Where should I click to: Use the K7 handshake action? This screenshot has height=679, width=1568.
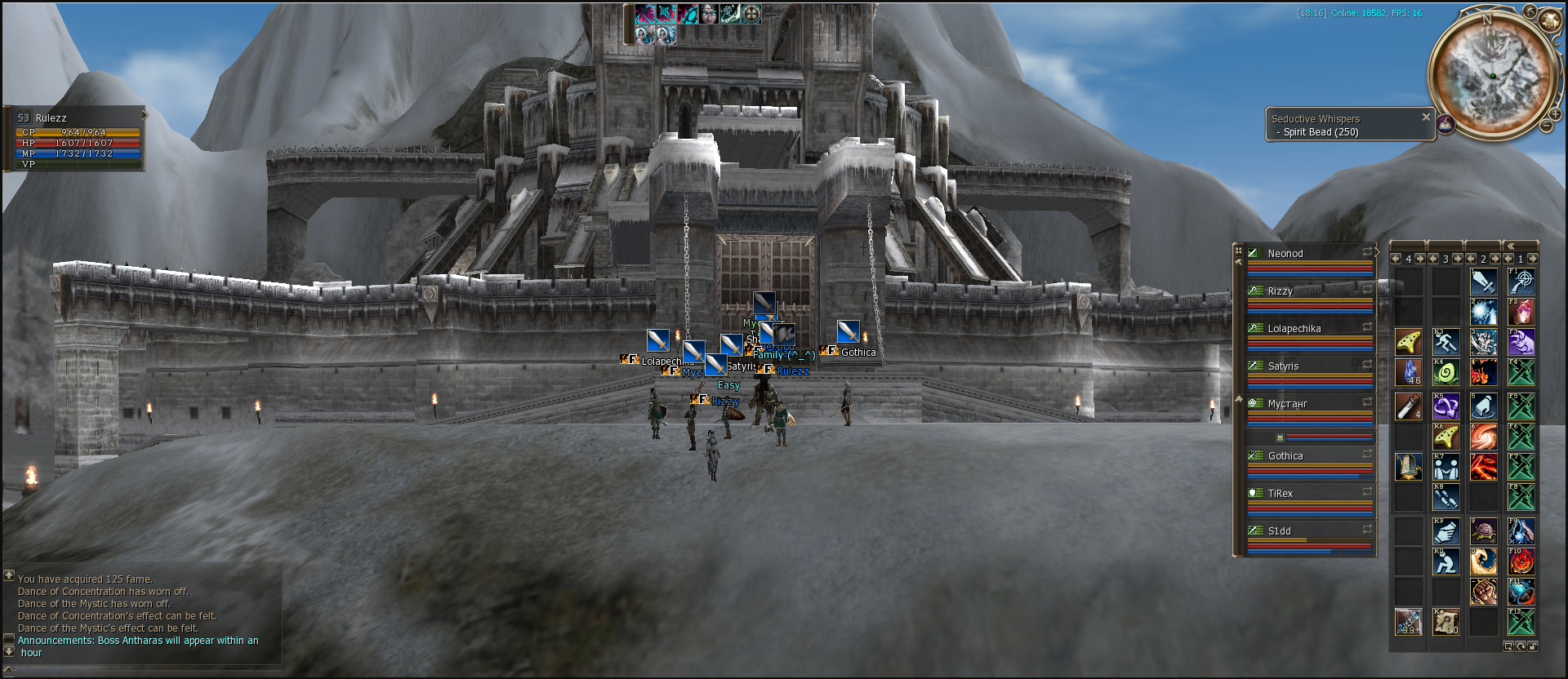coord(1445,468)
